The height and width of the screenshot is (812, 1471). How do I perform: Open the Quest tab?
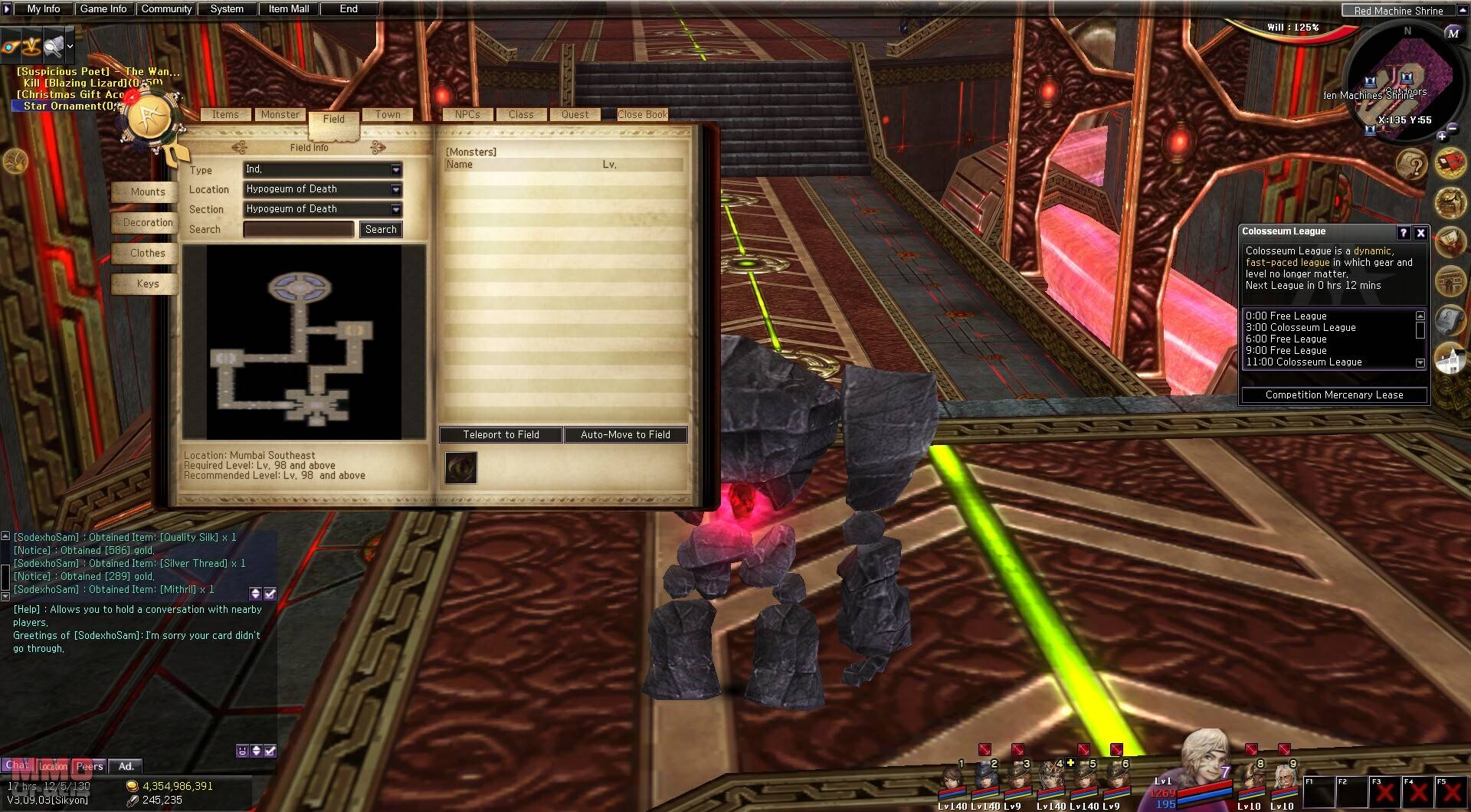[575, 115]
